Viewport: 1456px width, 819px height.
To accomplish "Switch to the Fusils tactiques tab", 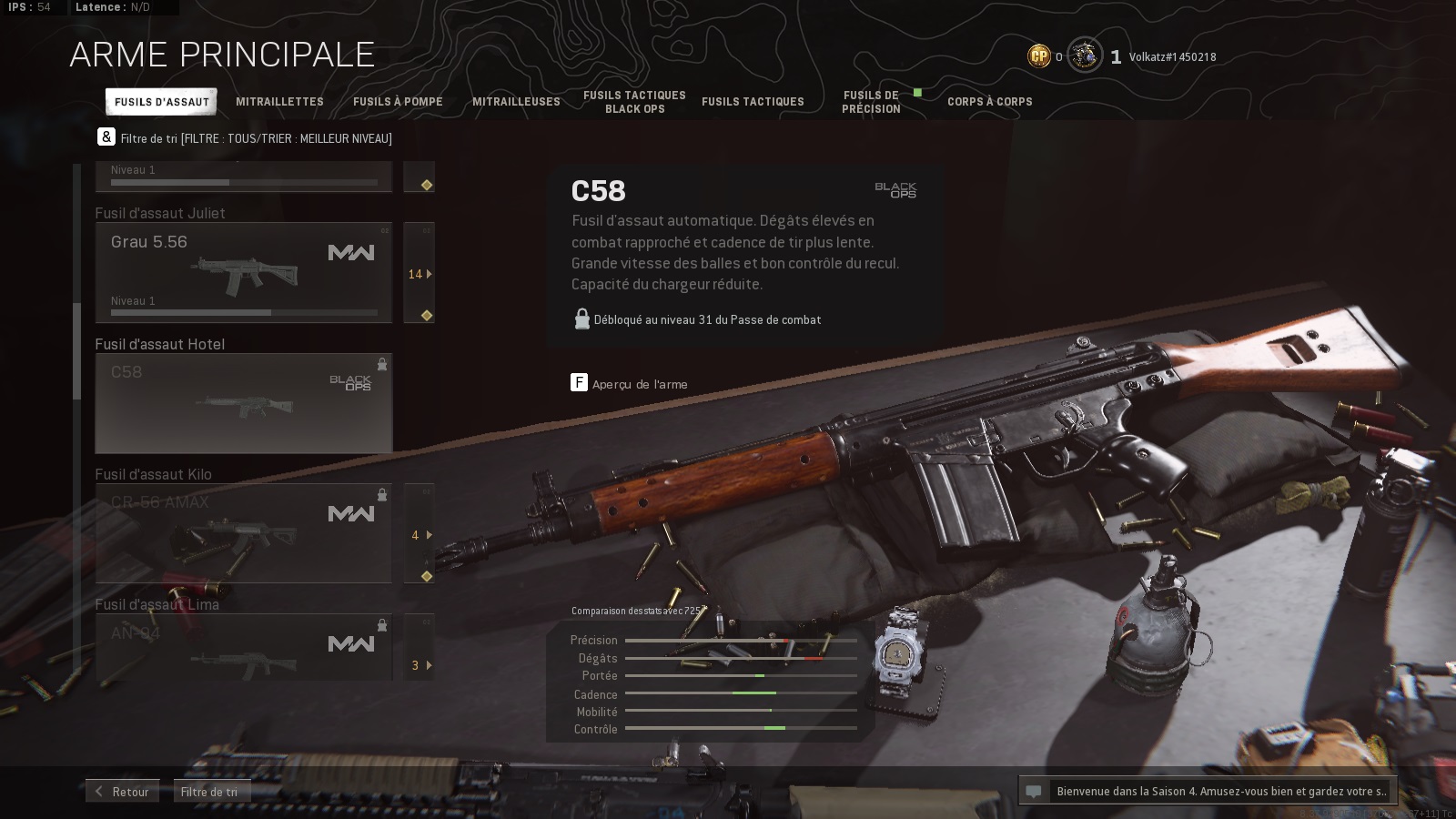I will pyautogui.click(x=753, y=102).
